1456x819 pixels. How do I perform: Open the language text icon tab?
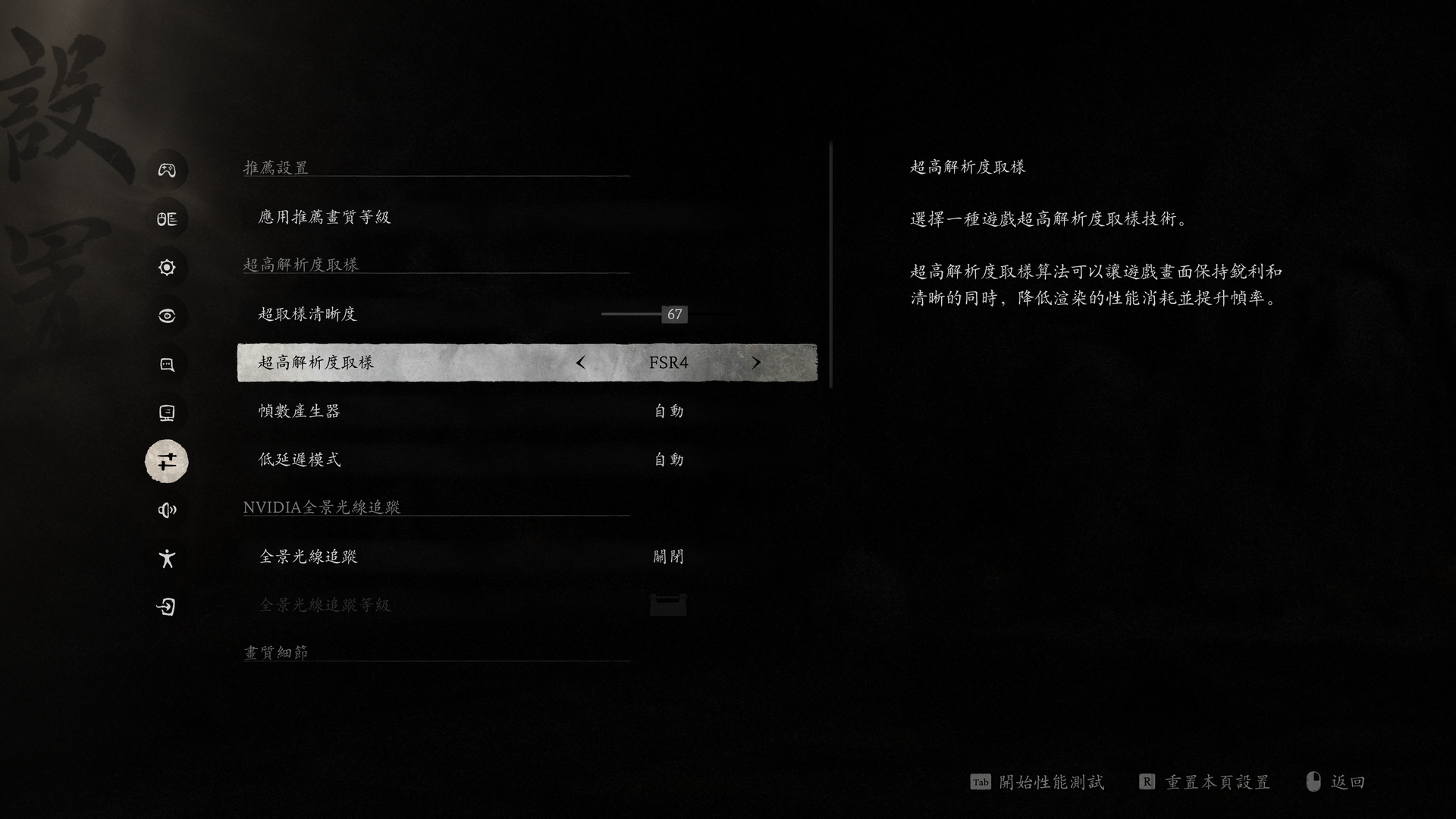(x=167, y=219)
